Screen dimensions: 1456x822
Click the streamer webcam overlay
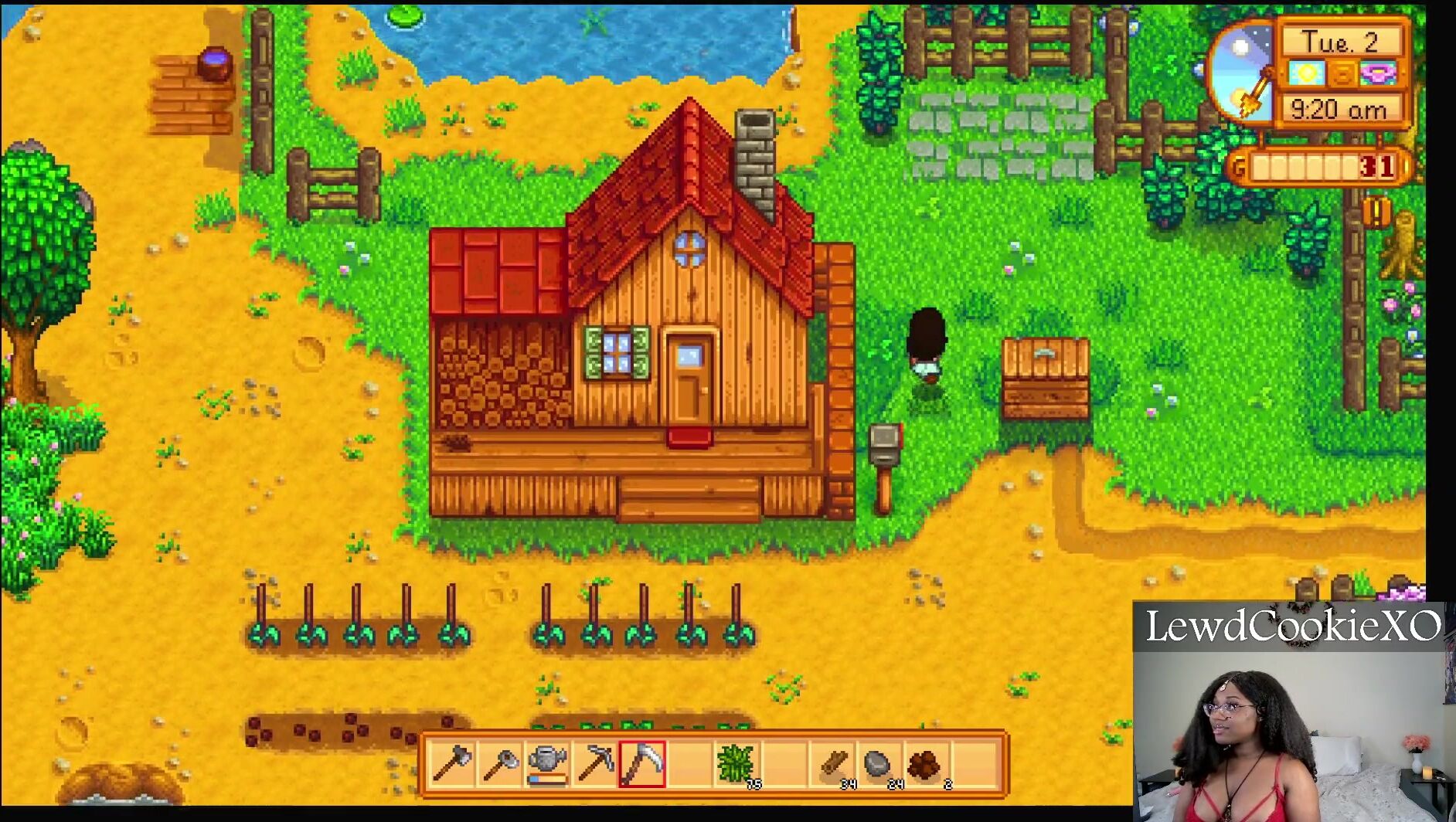(x=1294, y=712)
